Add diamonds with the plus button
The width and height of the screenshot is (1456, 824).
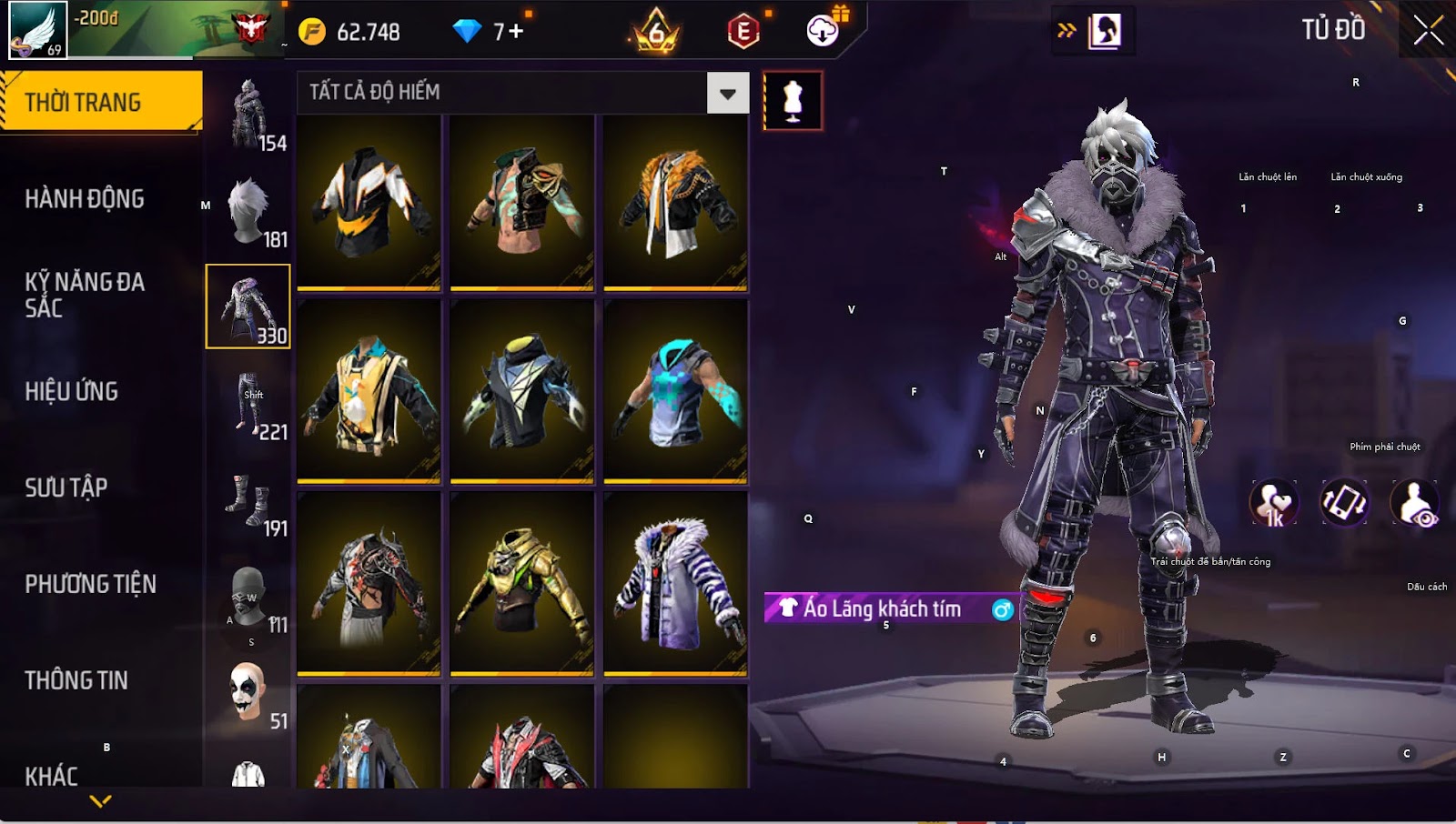[x=516, y=32]
